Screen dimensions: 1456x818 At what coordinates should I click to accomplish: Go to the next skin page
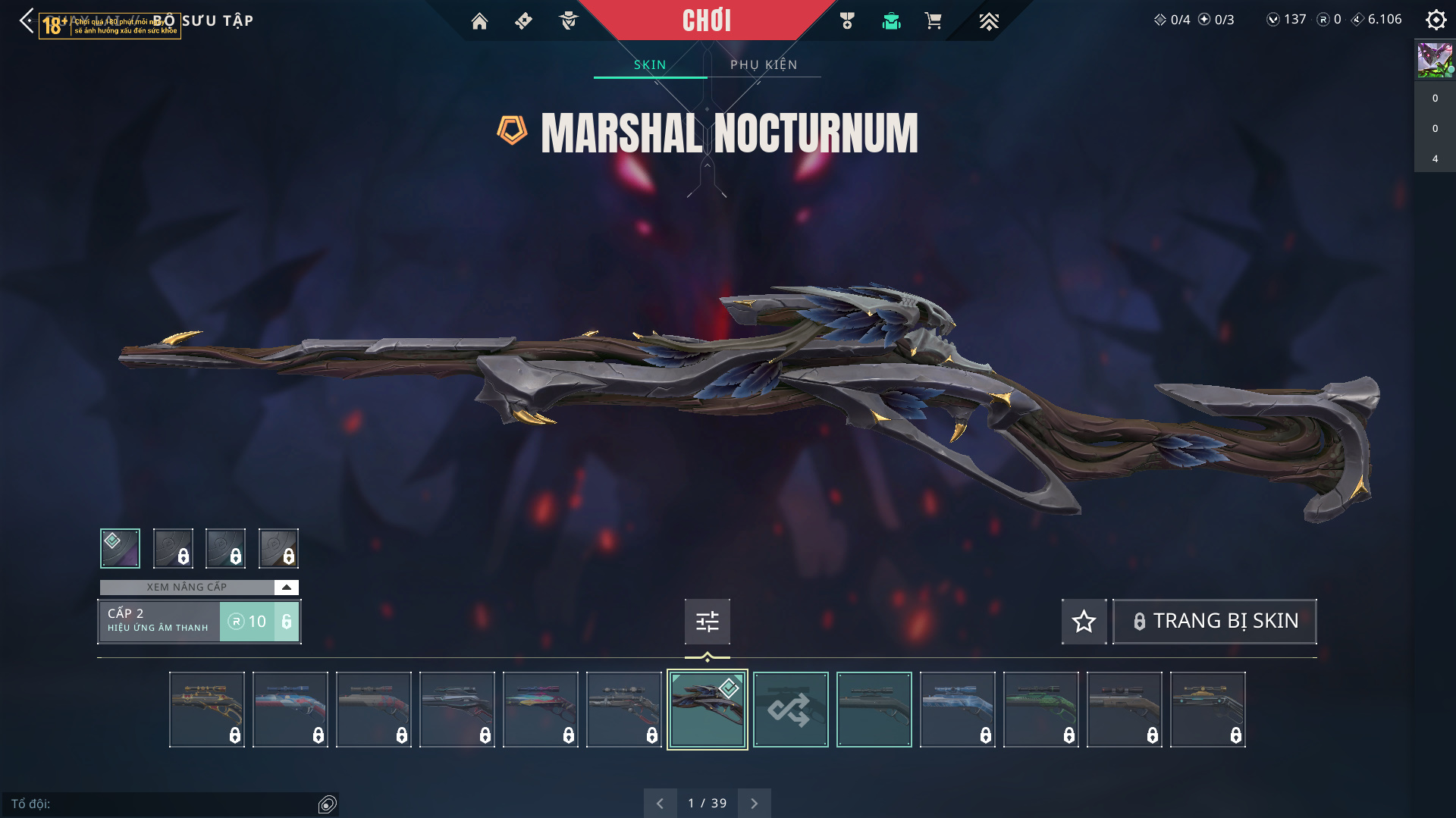coord(754,803)
